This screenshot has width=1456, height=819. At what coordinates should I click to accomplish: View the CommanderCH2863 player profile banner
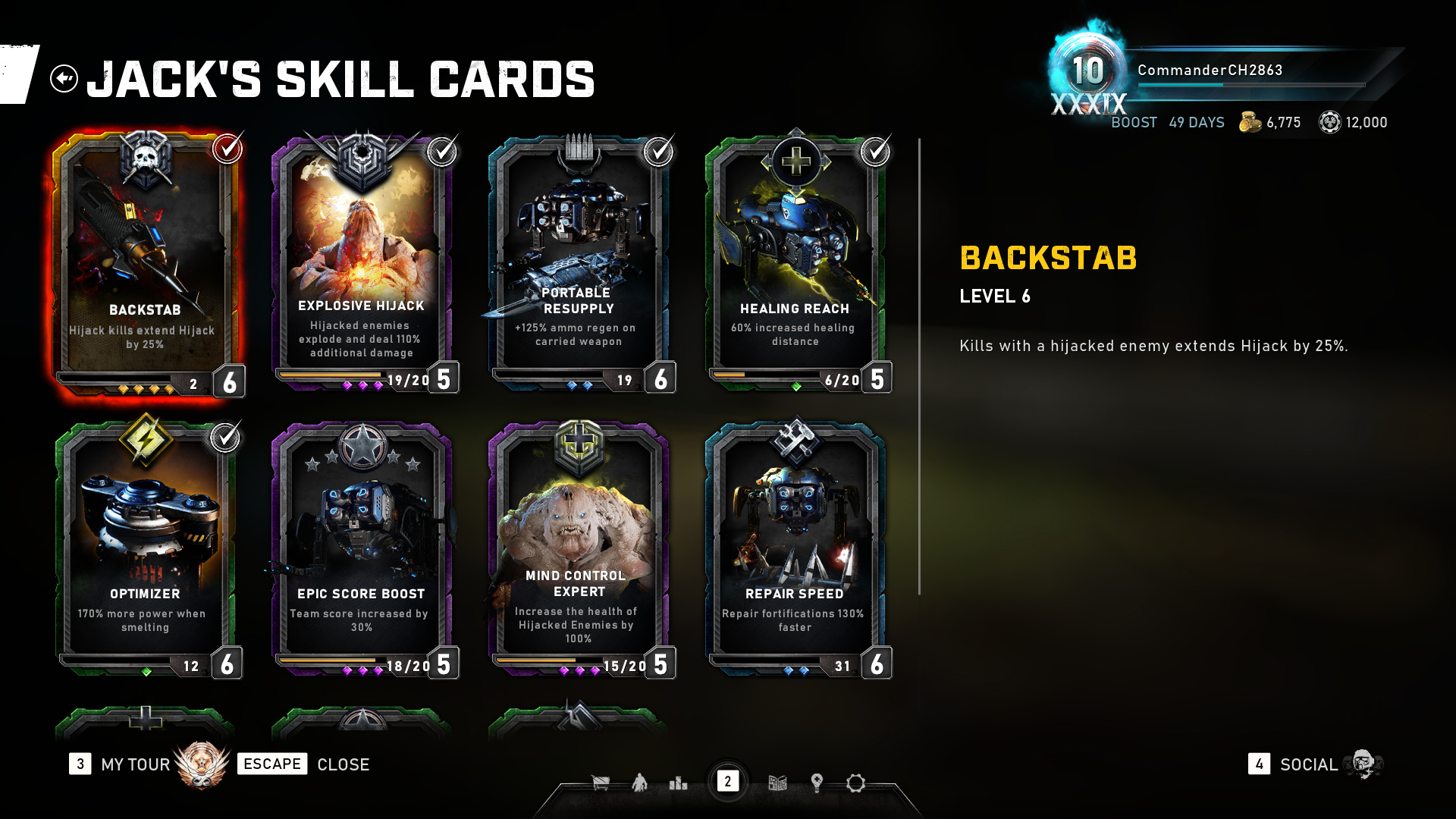tap(1210, 71)
